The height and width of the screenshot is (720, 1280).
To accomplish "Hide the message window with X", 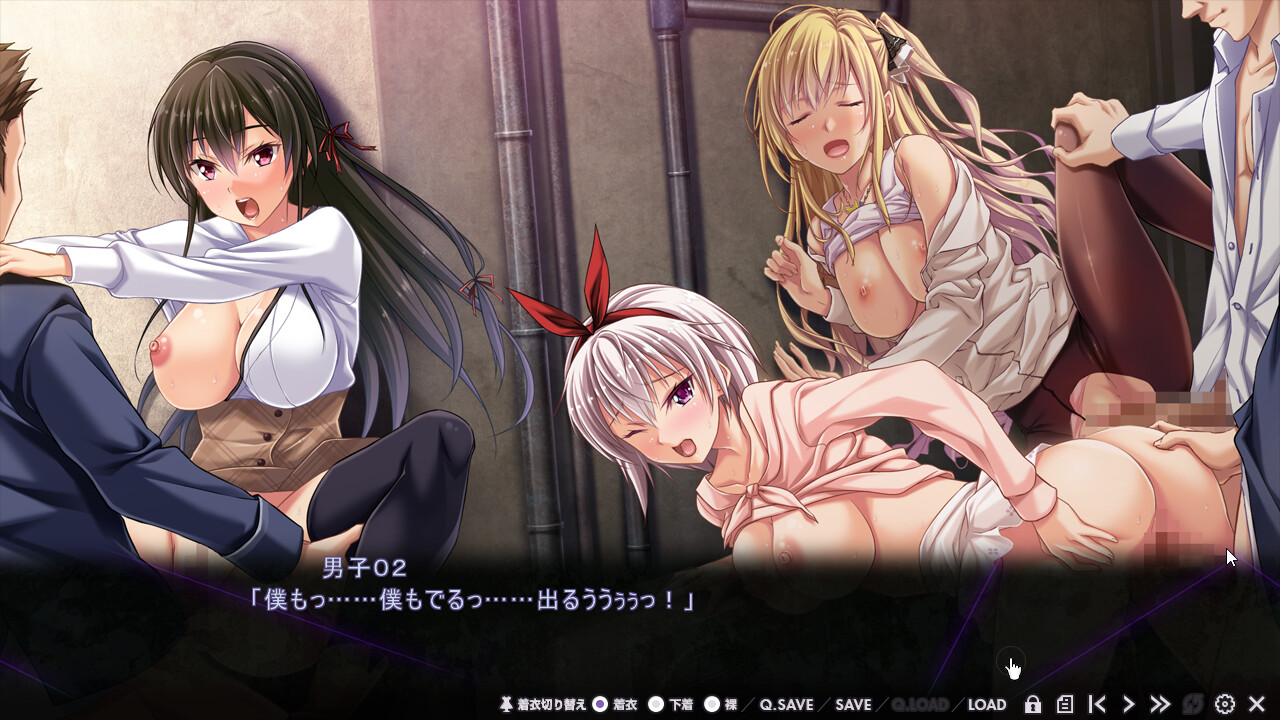I will (x=1257, y=704).
